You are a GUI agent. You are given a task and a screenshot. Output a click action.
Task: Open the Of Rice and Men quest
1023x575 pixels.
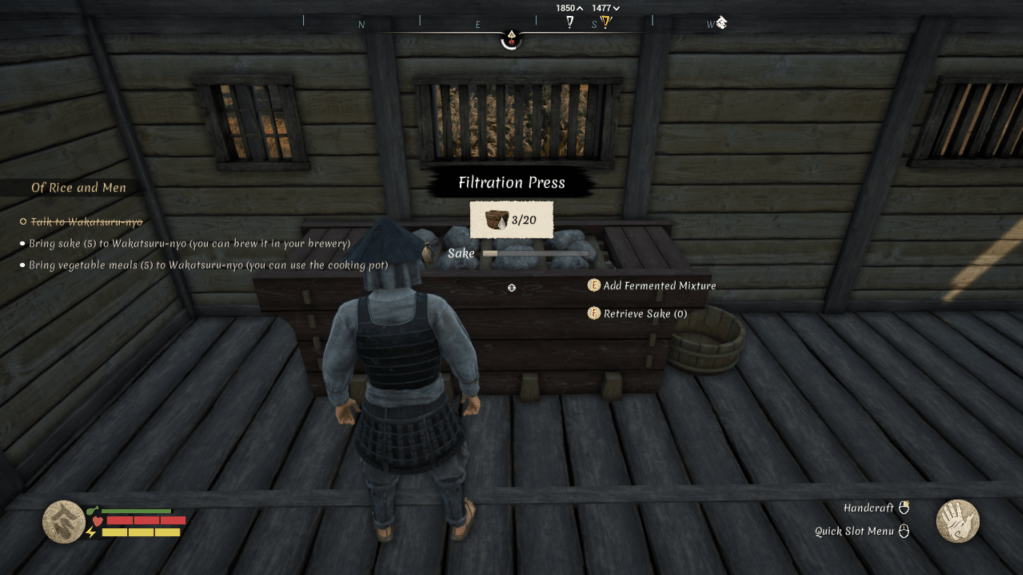pyautogui.click(x=78, y=188)
